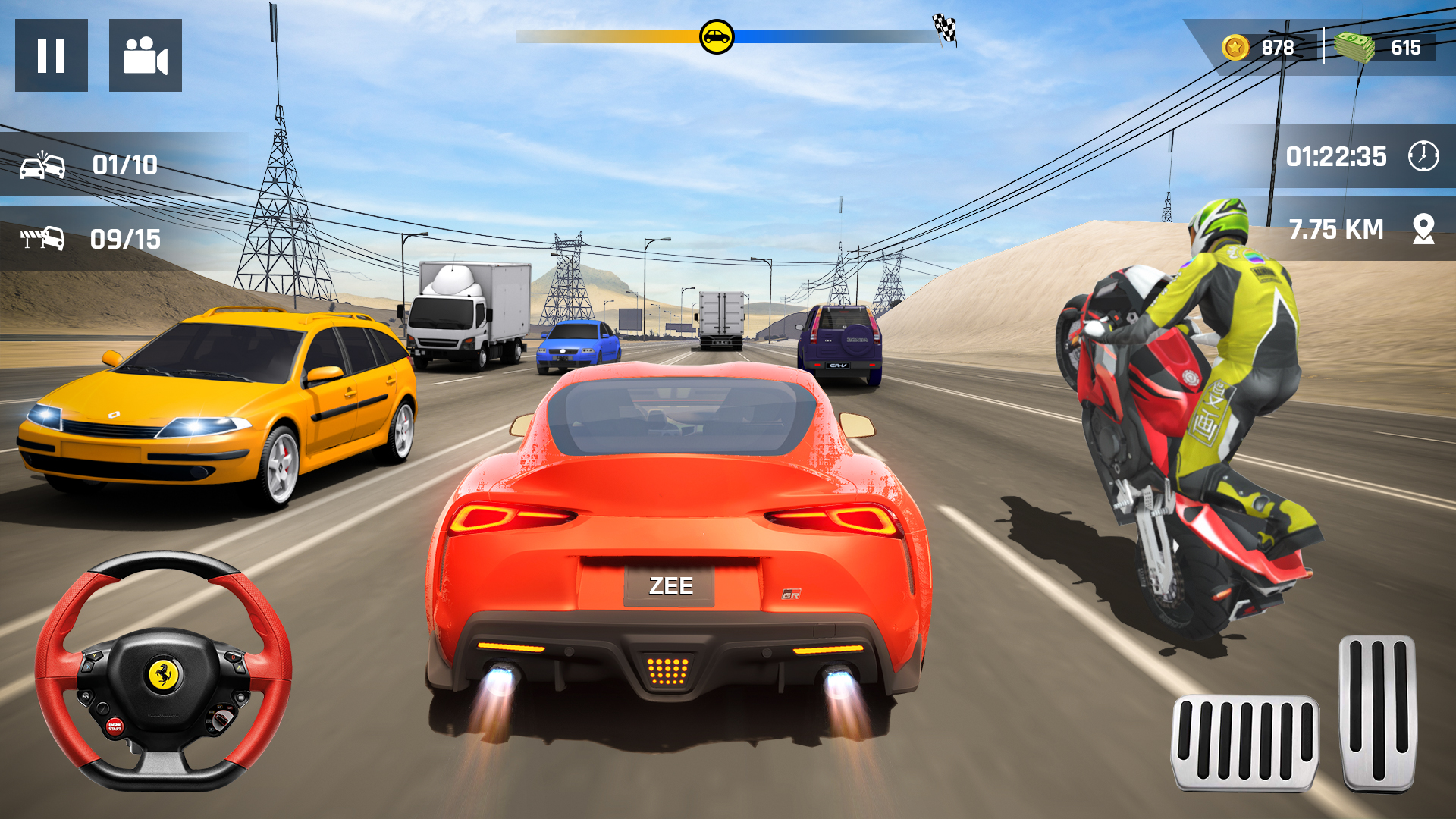
Task: Click the coin balance icon
Action: (x=1235, y=47)
